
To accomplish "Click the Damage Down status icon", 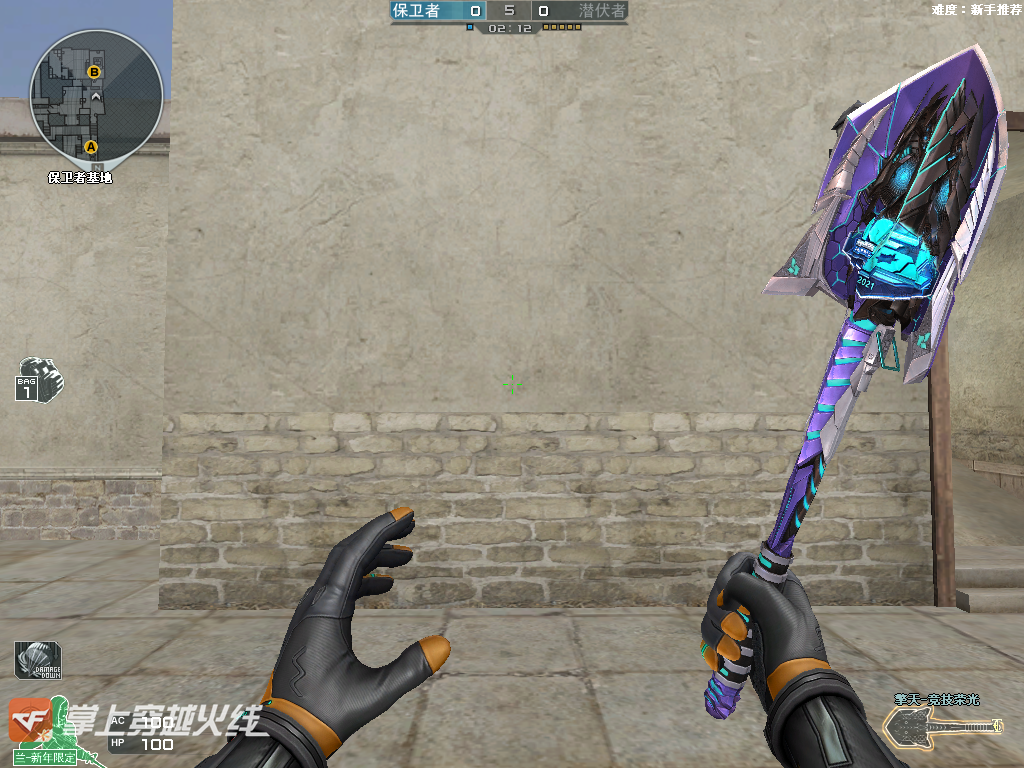I will 37,660.
